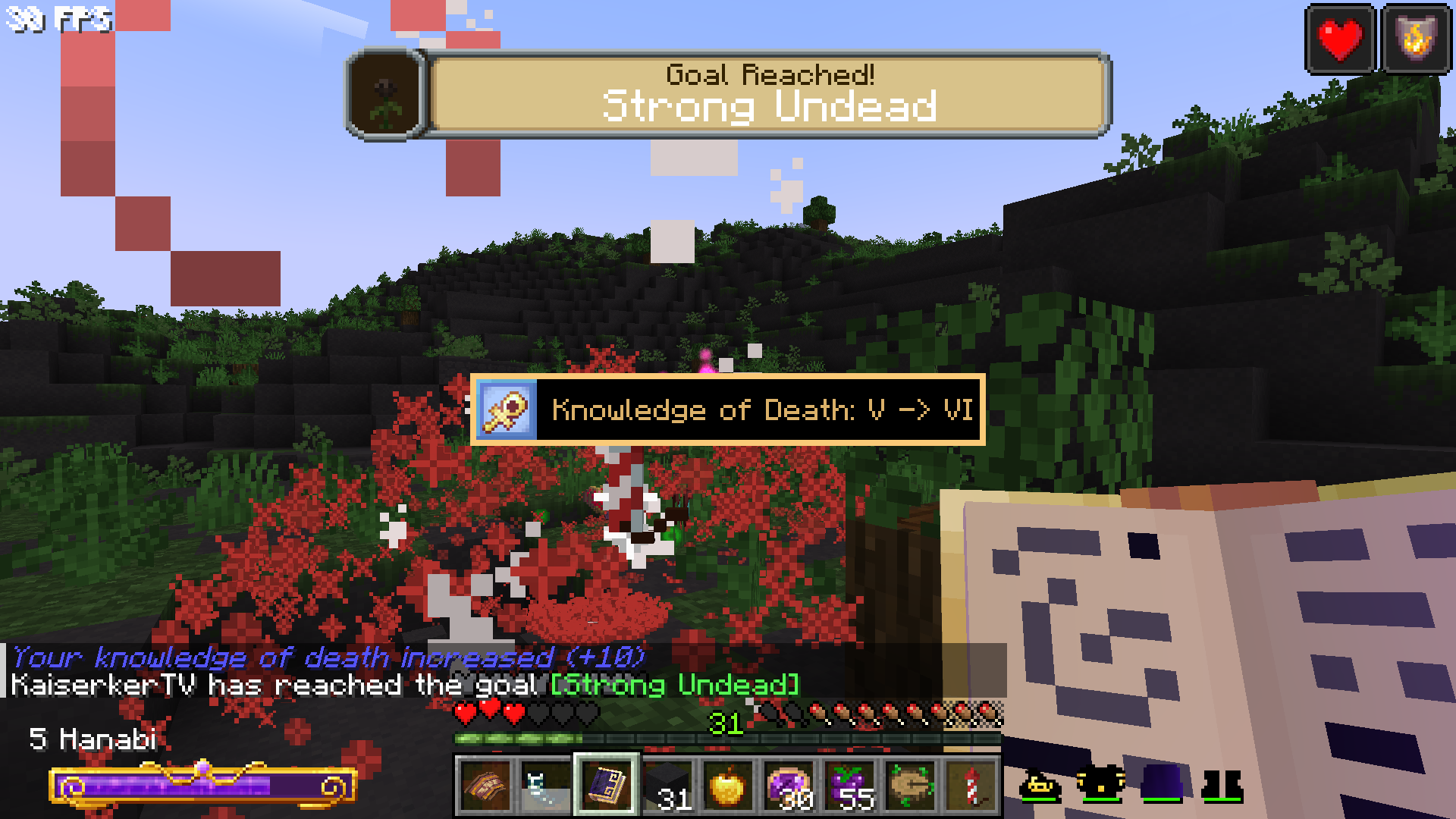Click the green Strong Undead link in chat
This screenshot has height=819, width=1456.
pos(674,685)
